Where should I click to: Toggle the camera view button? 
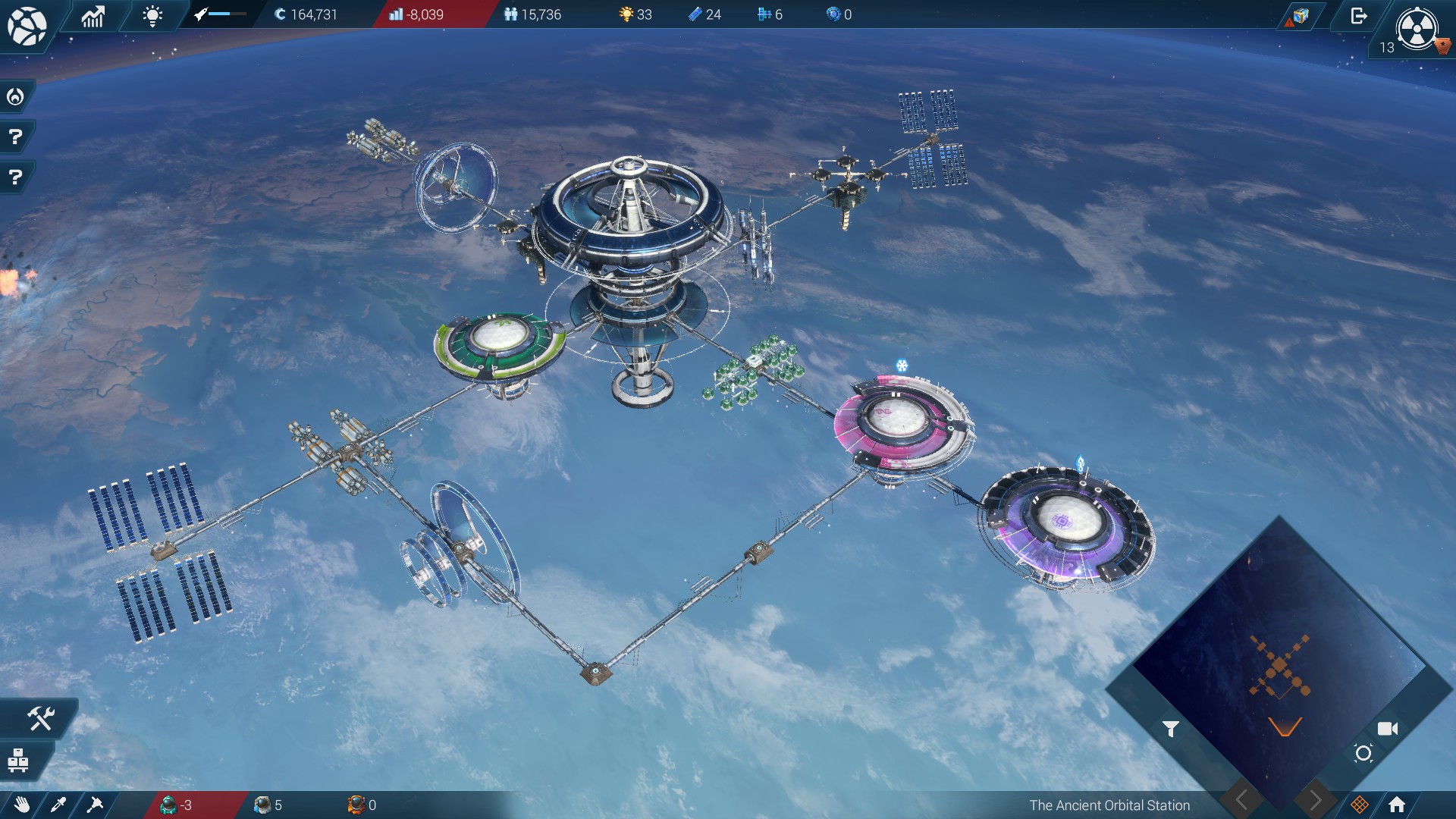[1387, 729]
